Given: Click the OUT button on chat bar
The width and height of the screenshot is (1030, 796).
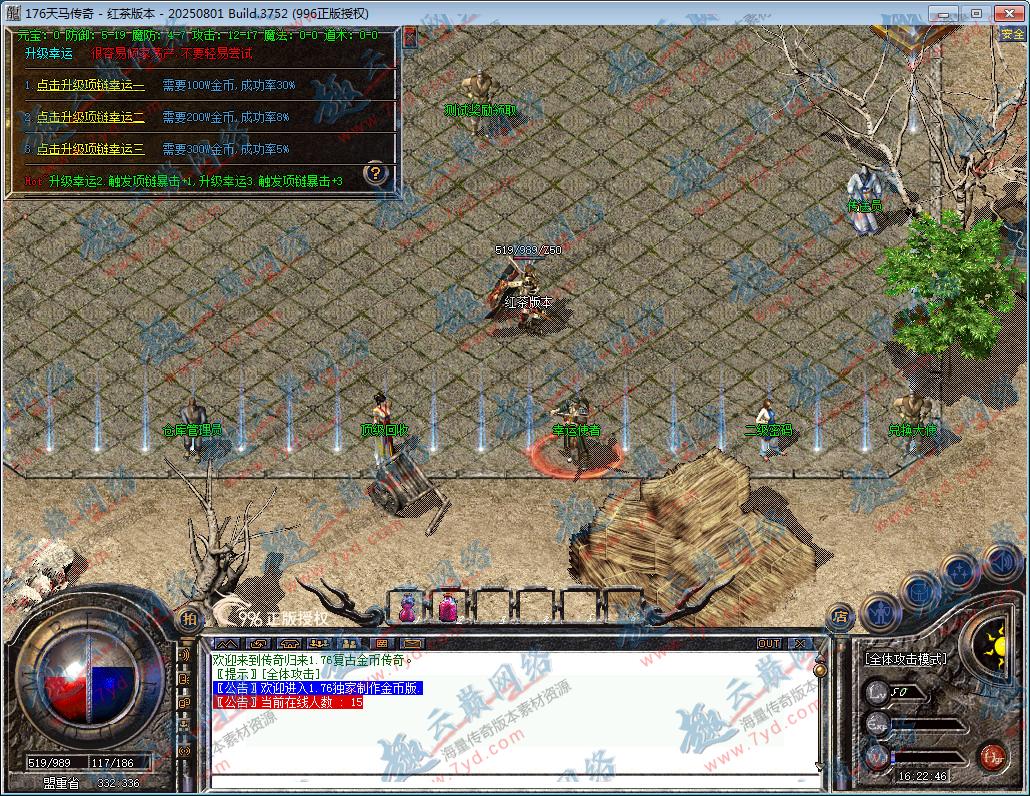Looking at the screenshot, I should pos(769,644).
